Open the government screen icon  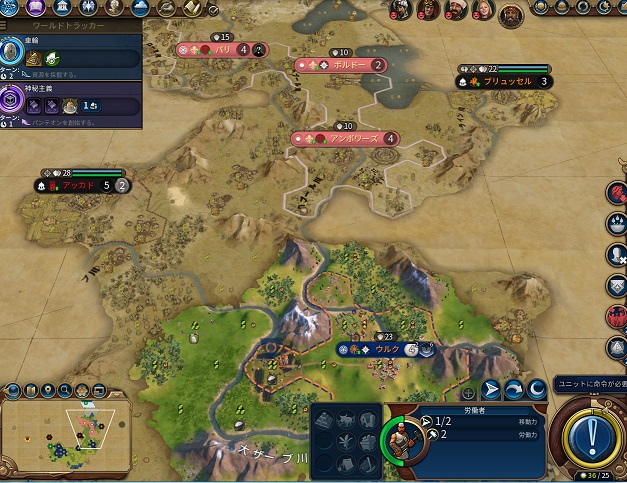pos(64,8)
